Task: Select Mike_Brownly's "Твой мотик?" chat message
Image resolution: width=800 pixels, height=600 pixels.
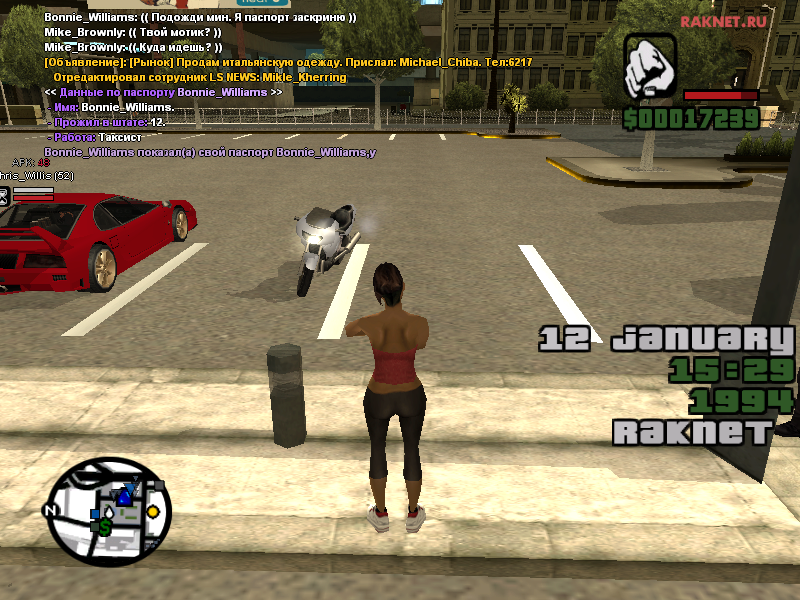Action: pos(133,32)
